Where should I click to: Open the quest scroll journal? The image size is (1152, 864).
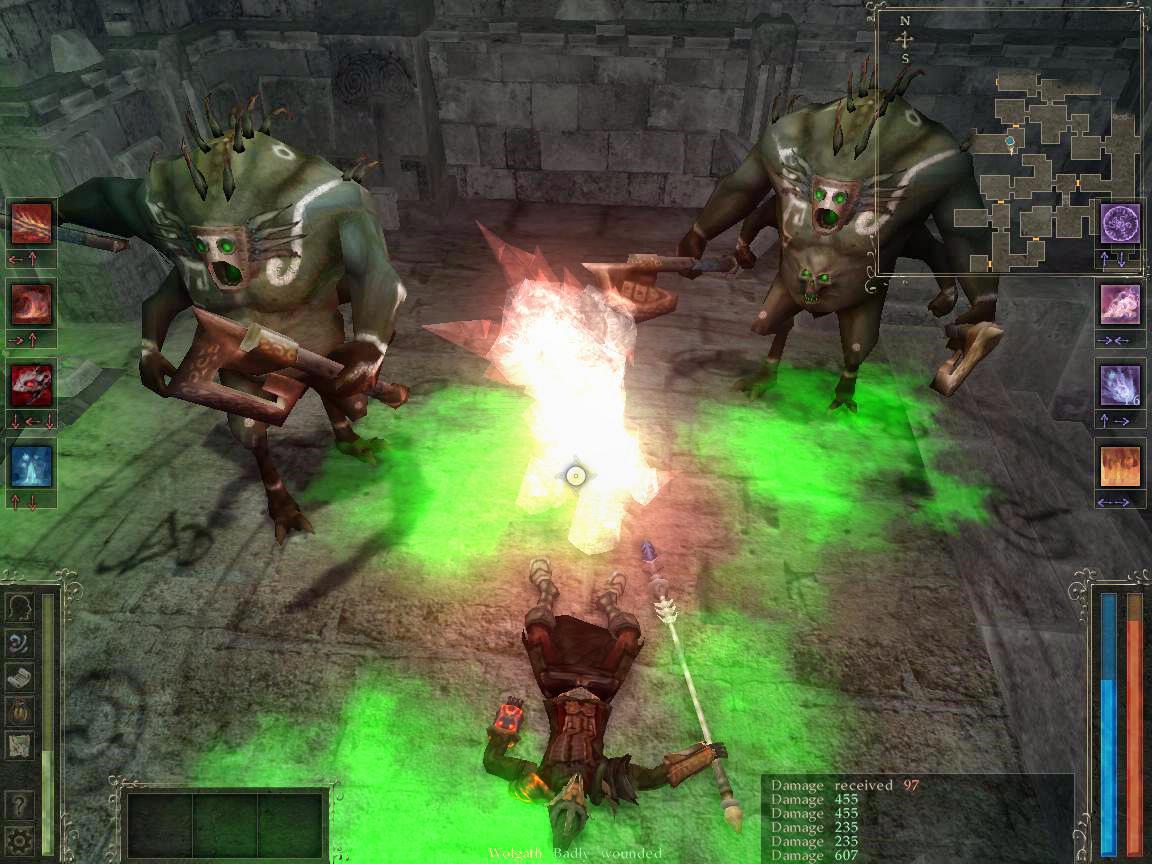19,678
